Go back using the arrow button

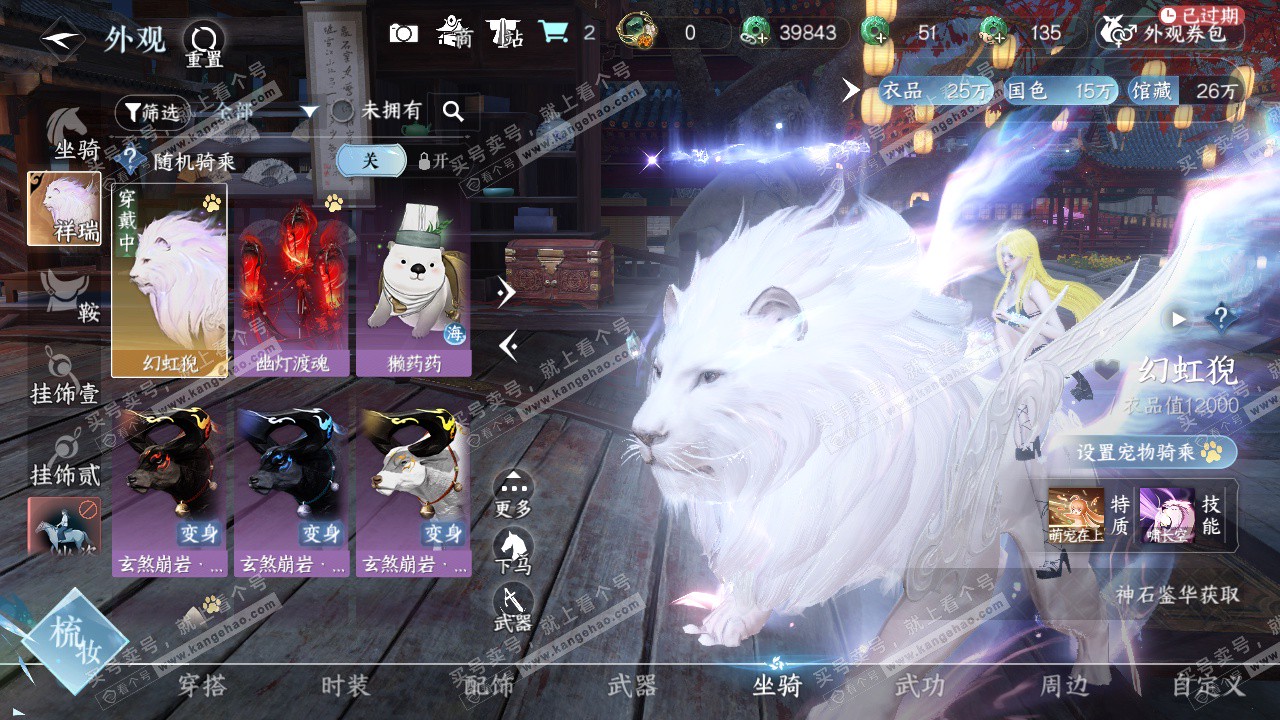coord(62,39)
